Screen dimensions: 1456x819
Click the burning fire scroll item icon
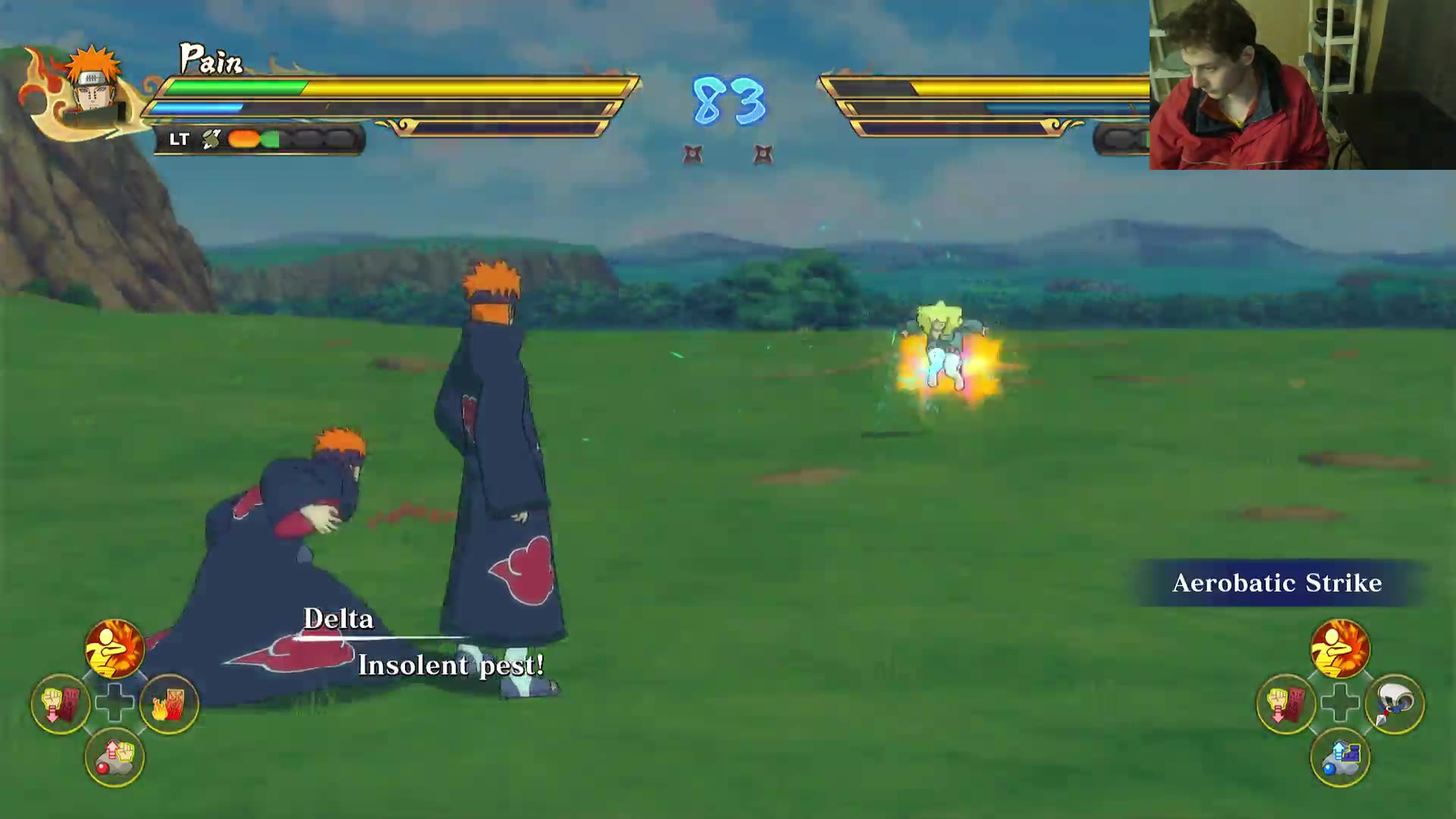pyautogui.click(x=168, y=703)
